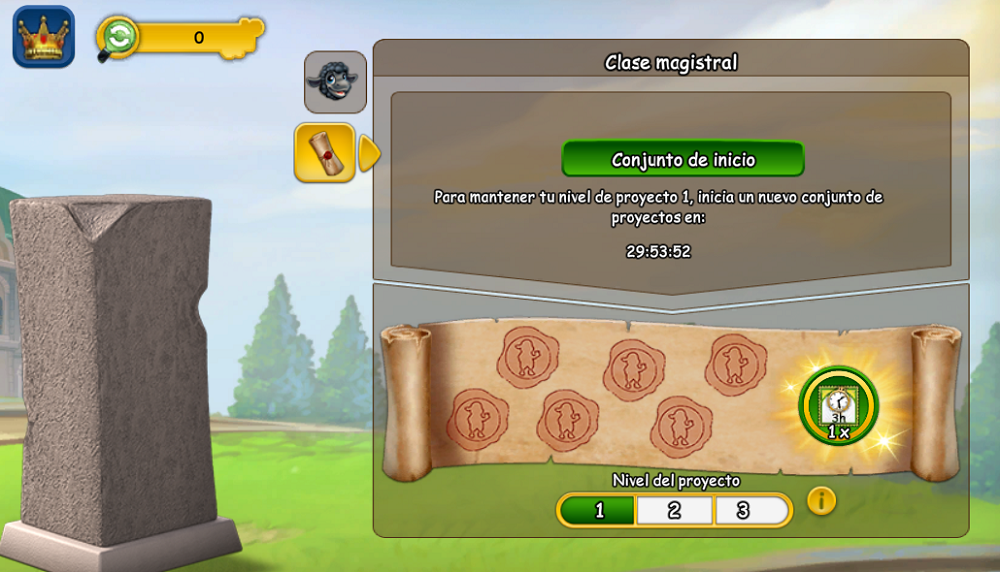
Task: Open the crown menu icon
Action: pos(43,37)
